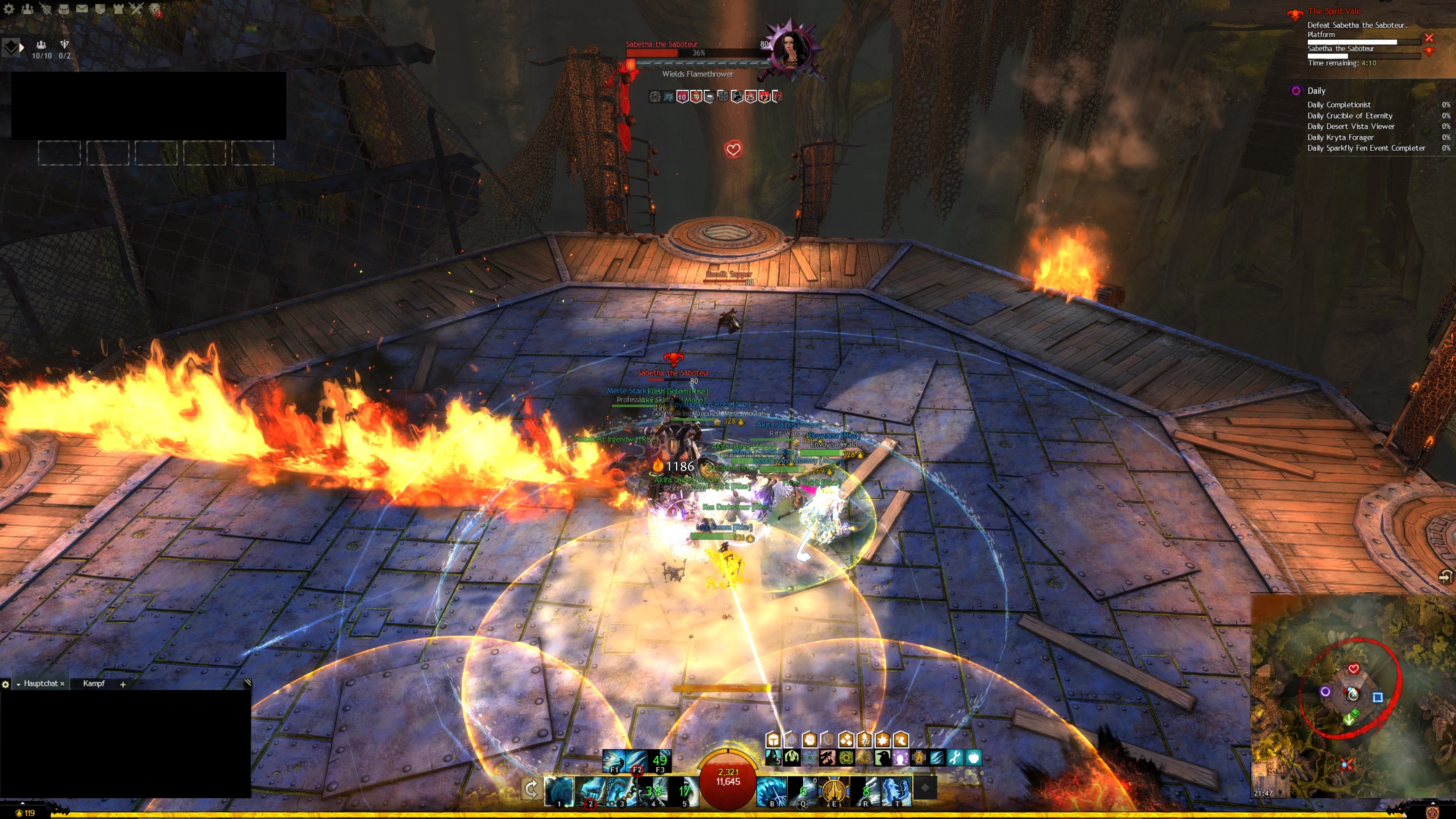The width and height of the screenshot is (1456, 819).
Task: Open the guild panel shield icon
Action: (x=99, y=9)
